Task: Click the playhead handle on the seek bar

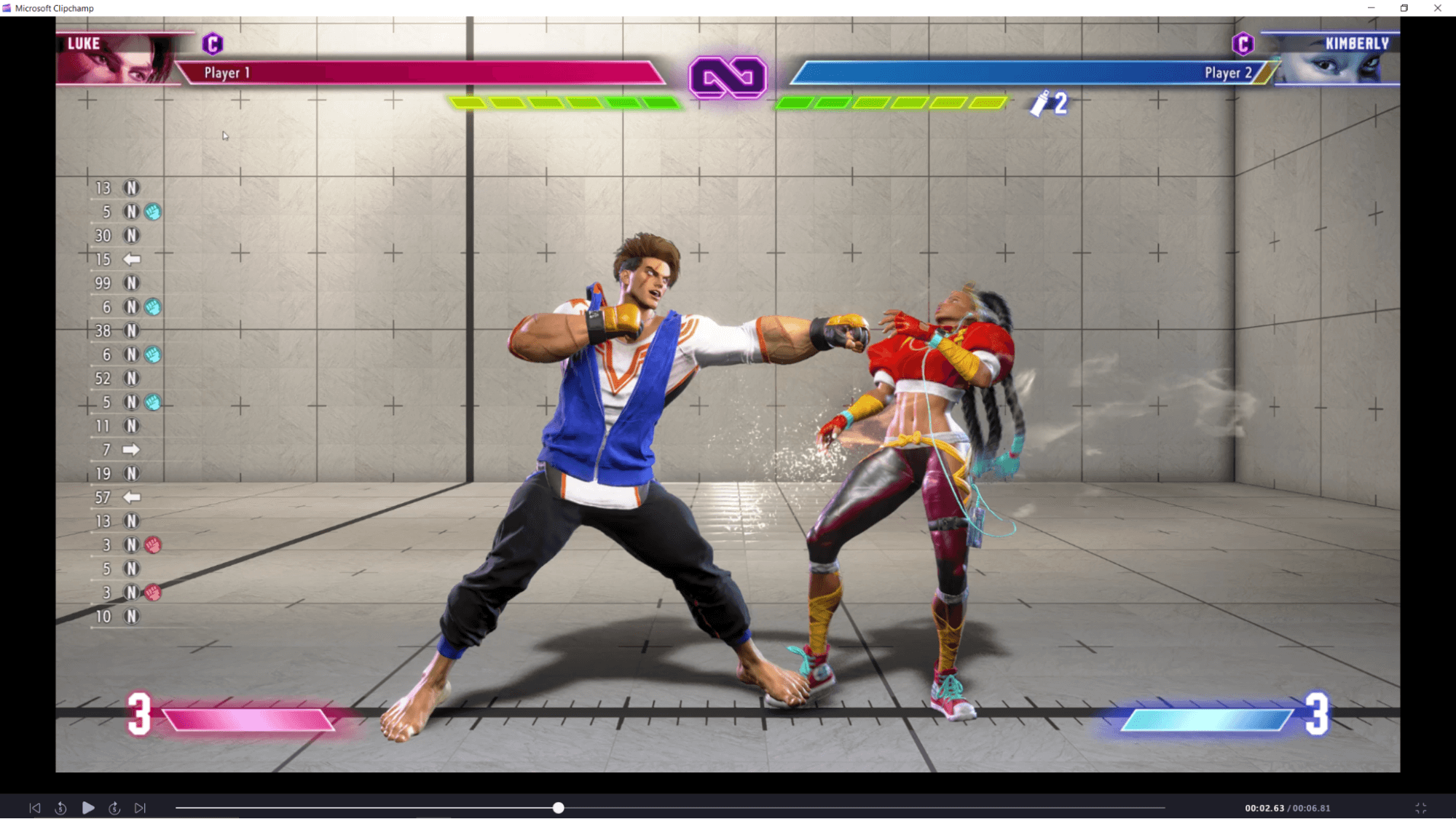Action: tap(558, 807)
